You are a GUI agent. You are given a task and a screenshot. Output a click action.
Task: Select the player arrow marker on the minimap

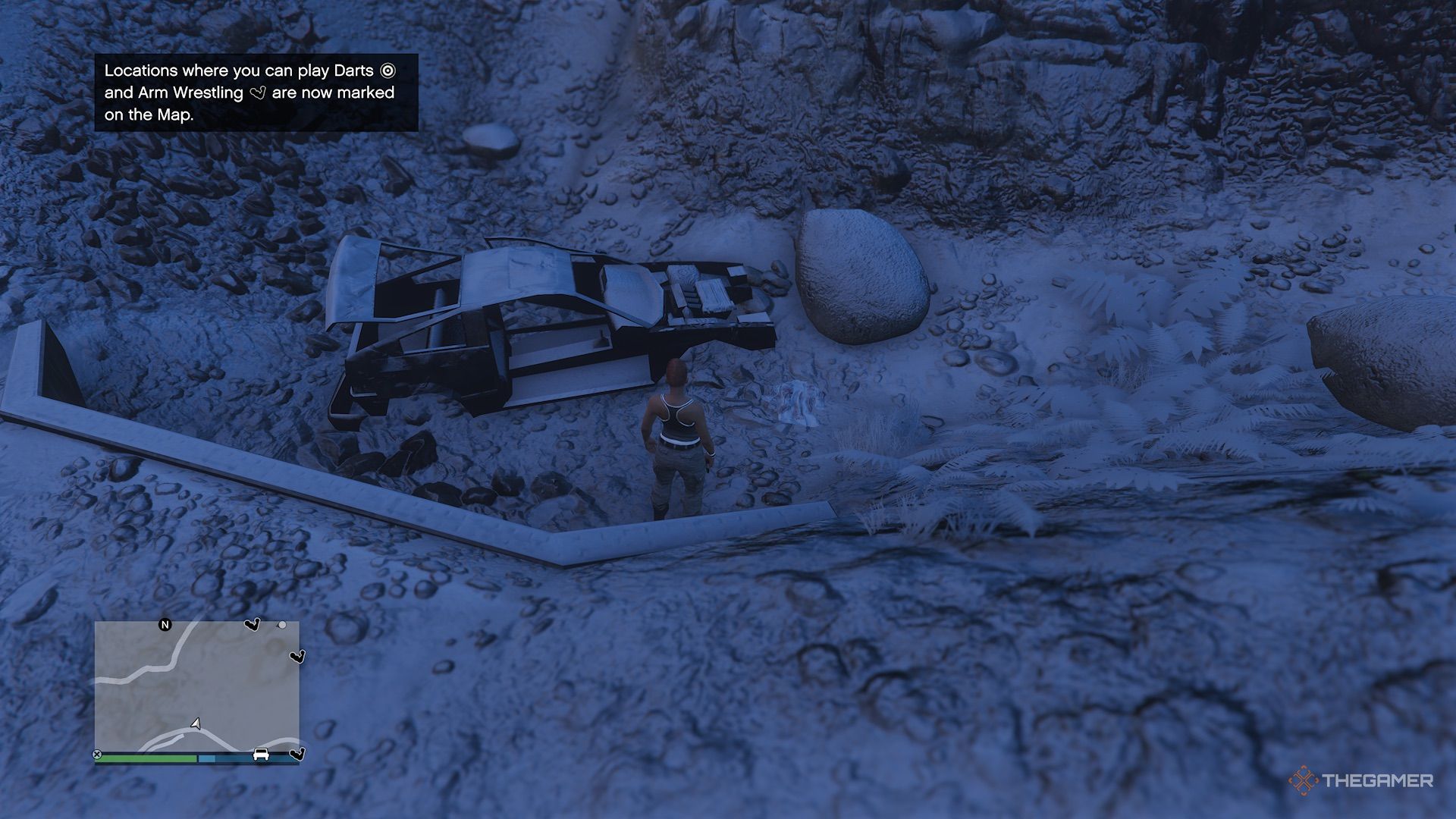pyautogui.click(x=196, y=724)
